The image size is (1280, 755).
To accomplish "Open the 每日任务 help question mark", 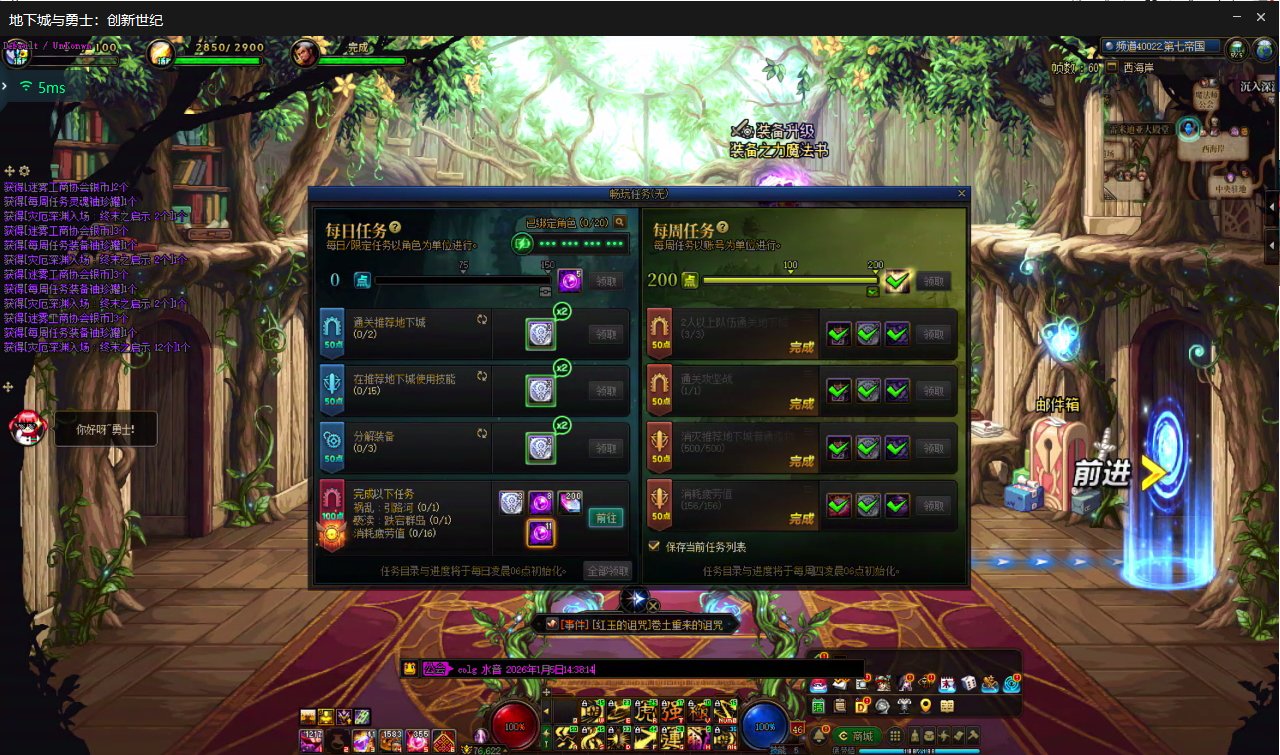I will 396,228.
